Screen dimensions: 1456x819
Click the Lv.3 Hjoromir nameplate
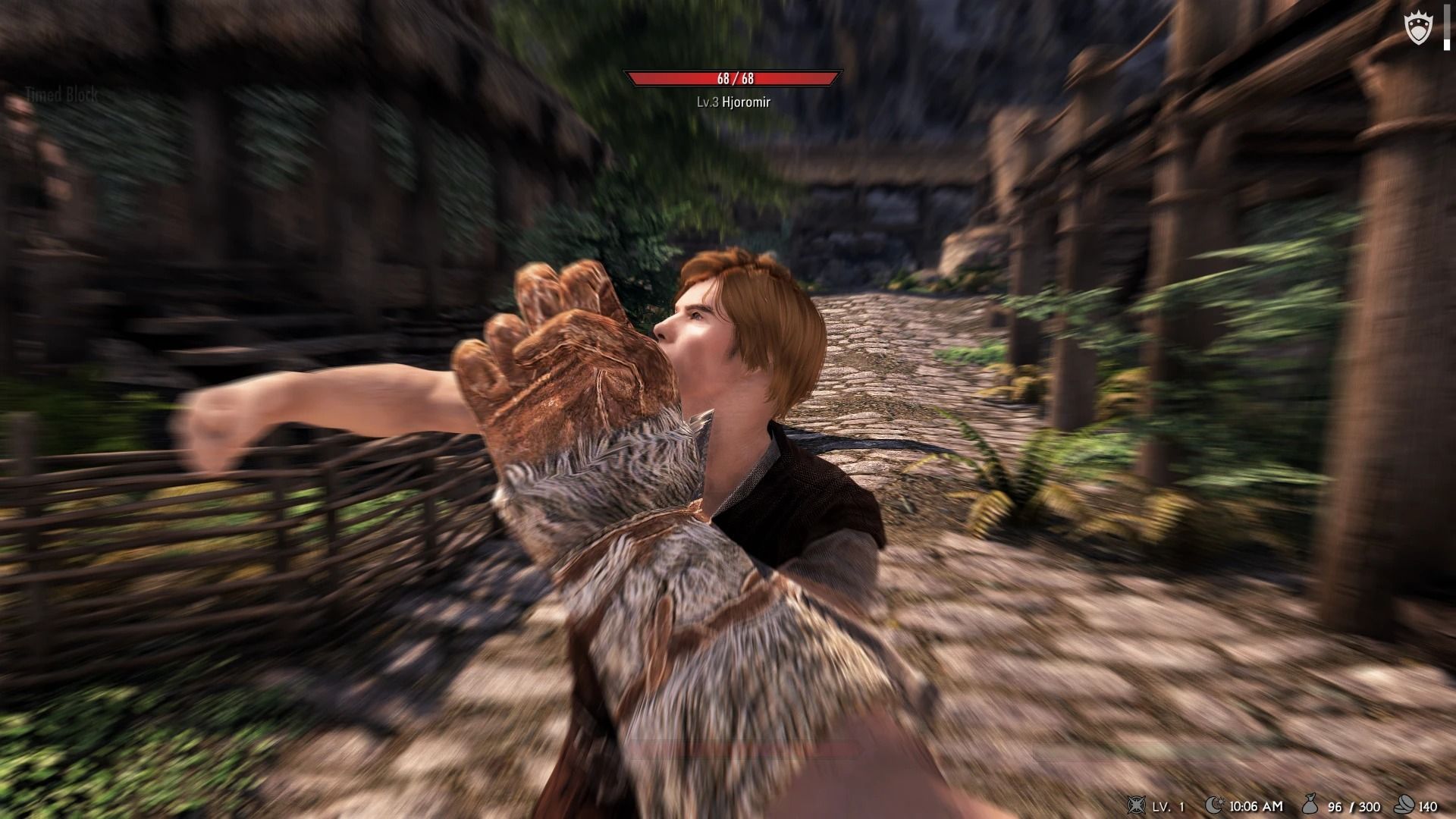click(x=733, y=101)
